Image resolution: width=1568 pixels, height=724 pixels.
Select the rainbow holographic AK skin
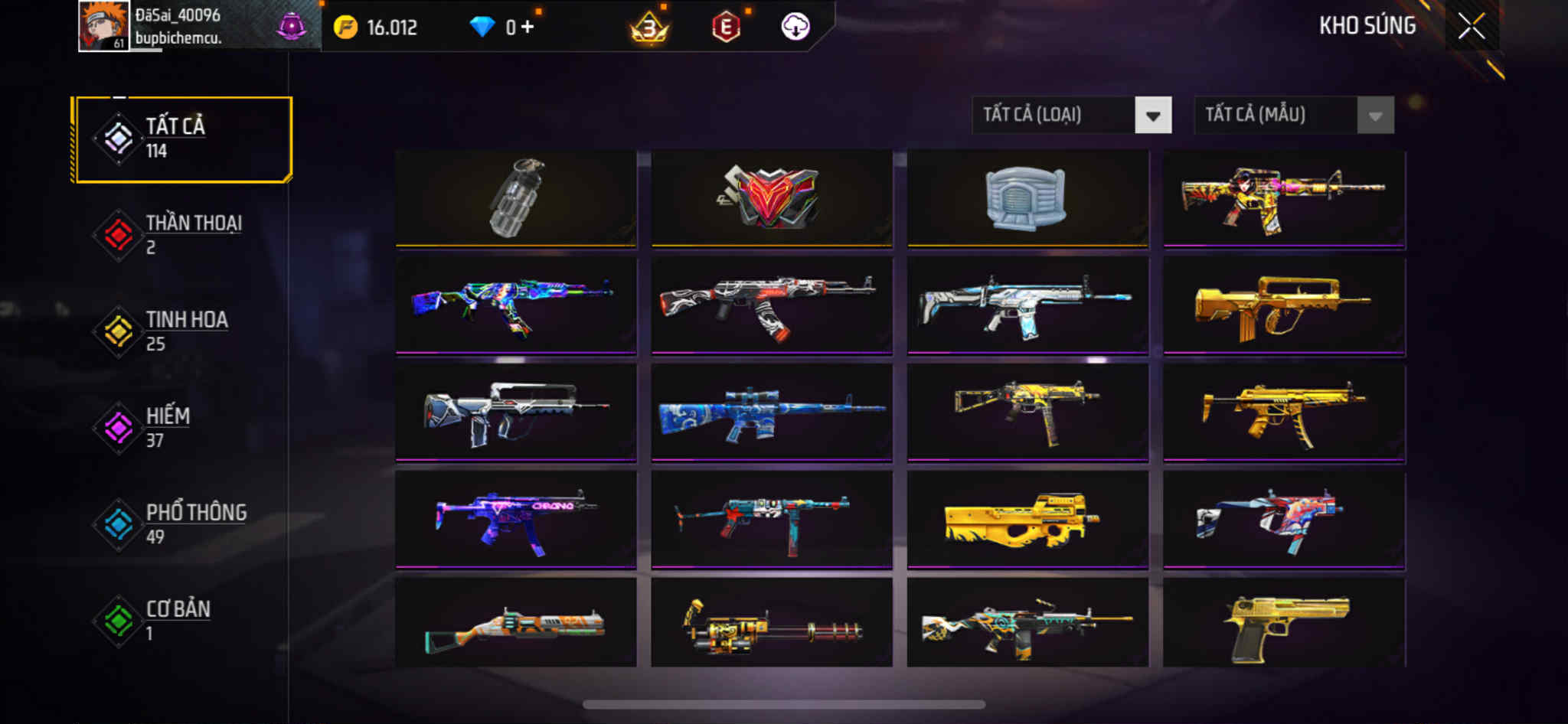point(516,306)
